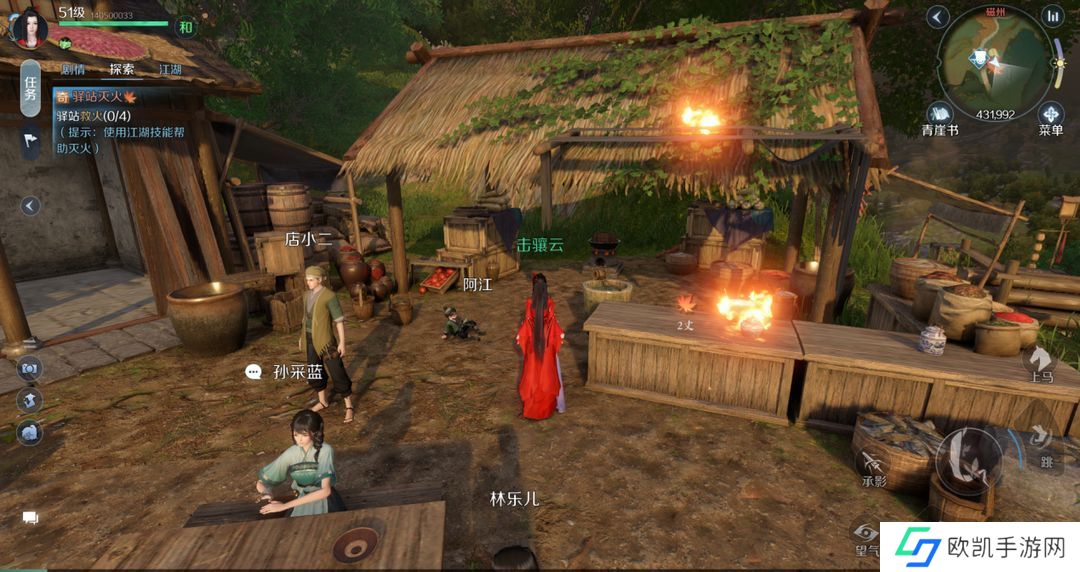
Task: Switch to the 剧情 quest tab
Action: [x=73, y=69]
